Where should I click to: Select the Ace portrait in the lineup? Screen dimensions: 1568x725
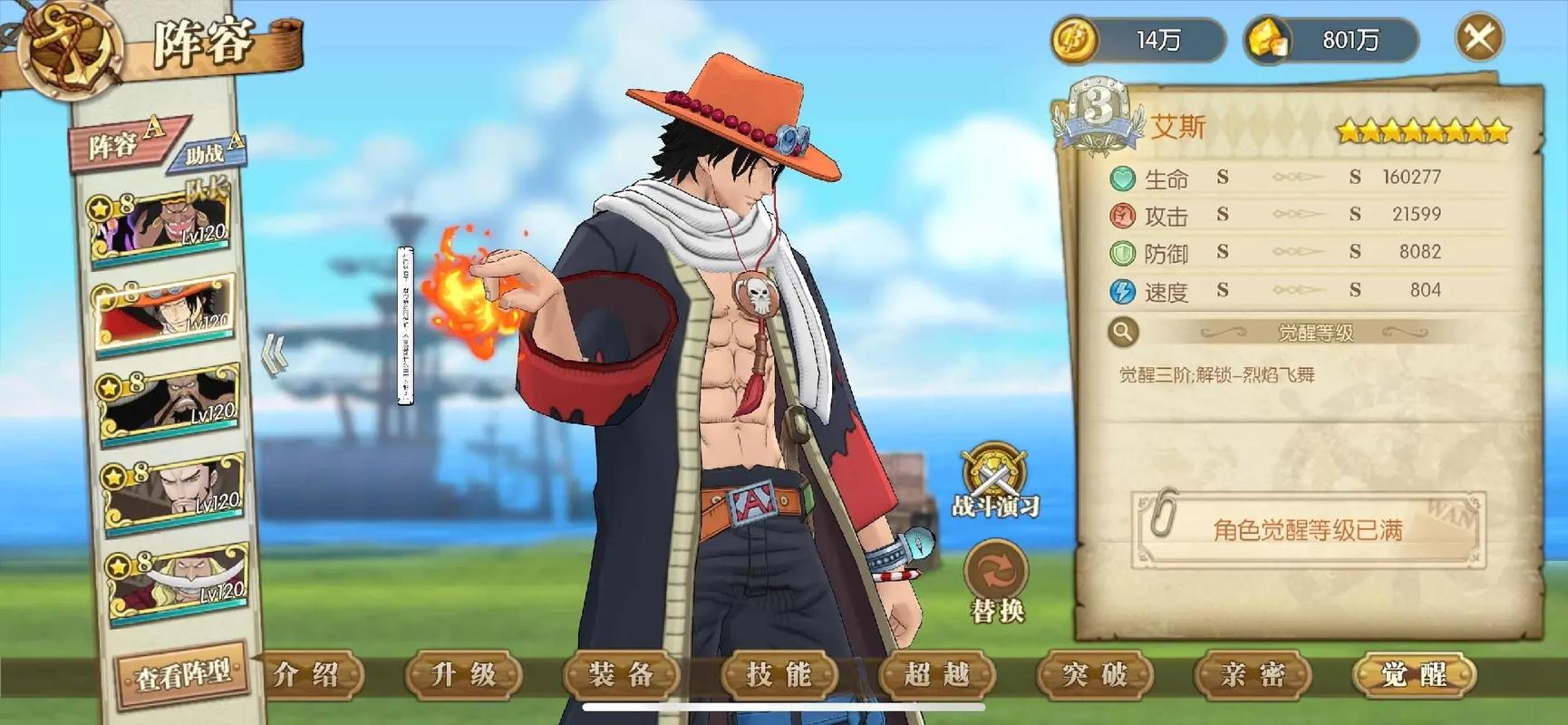click(165, 313)
